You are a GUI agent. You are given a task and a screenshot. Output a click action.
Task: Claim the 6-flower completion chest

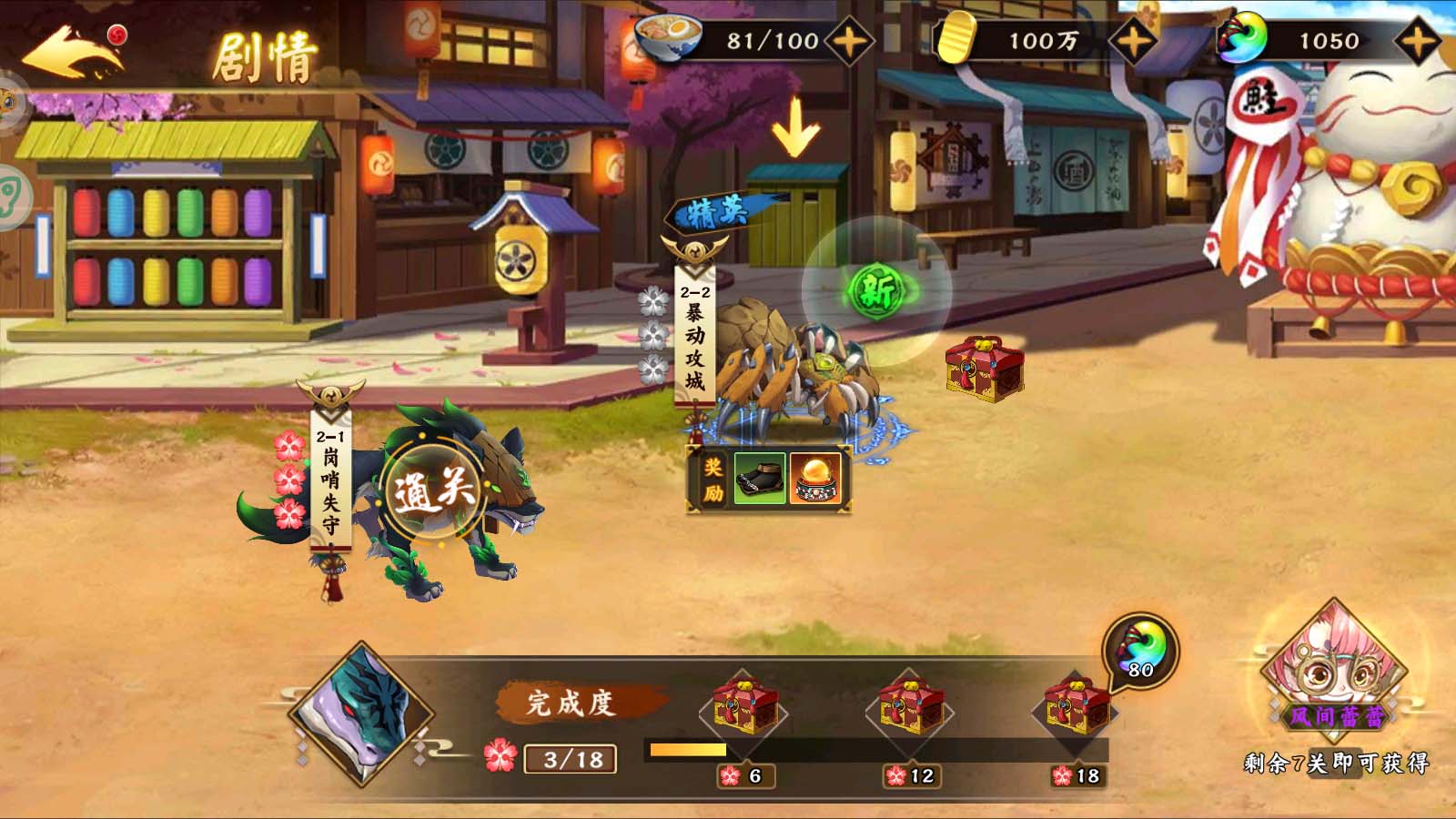[x=745, y=707]
